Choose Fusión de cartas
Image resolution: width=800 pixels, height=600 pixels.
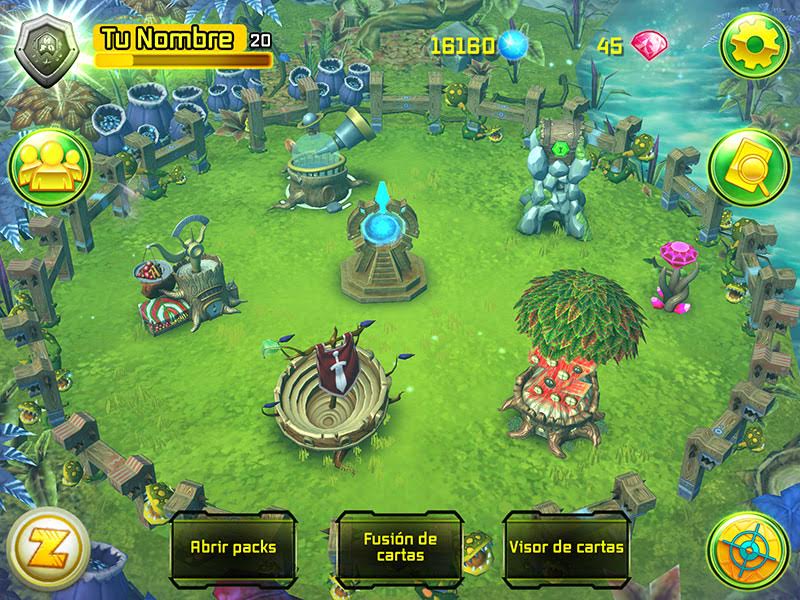tap(399, 547)
